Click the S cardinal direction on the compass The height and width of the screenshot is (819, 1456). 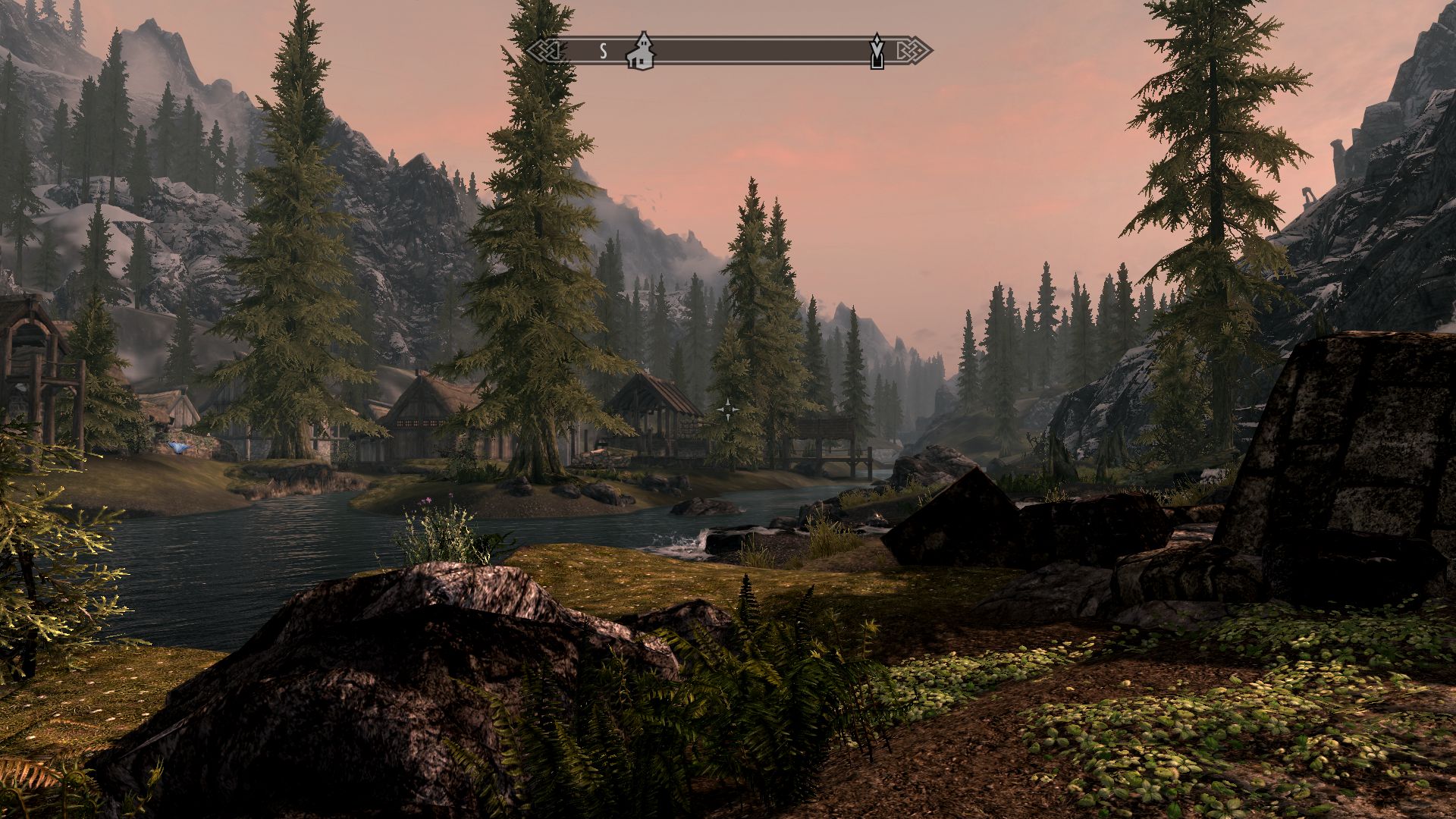(603, 52)
